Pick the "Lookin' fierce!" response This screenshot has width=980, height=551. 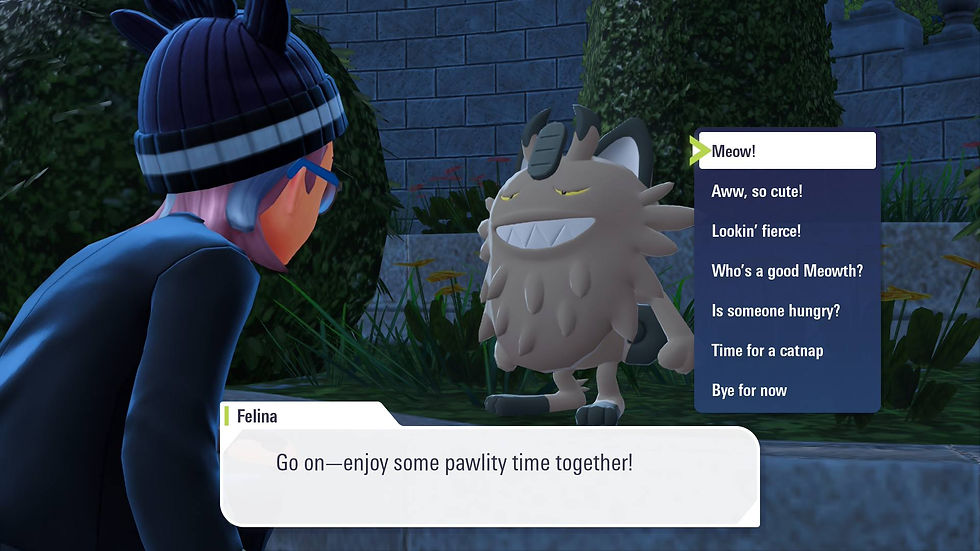coord(786,231)
